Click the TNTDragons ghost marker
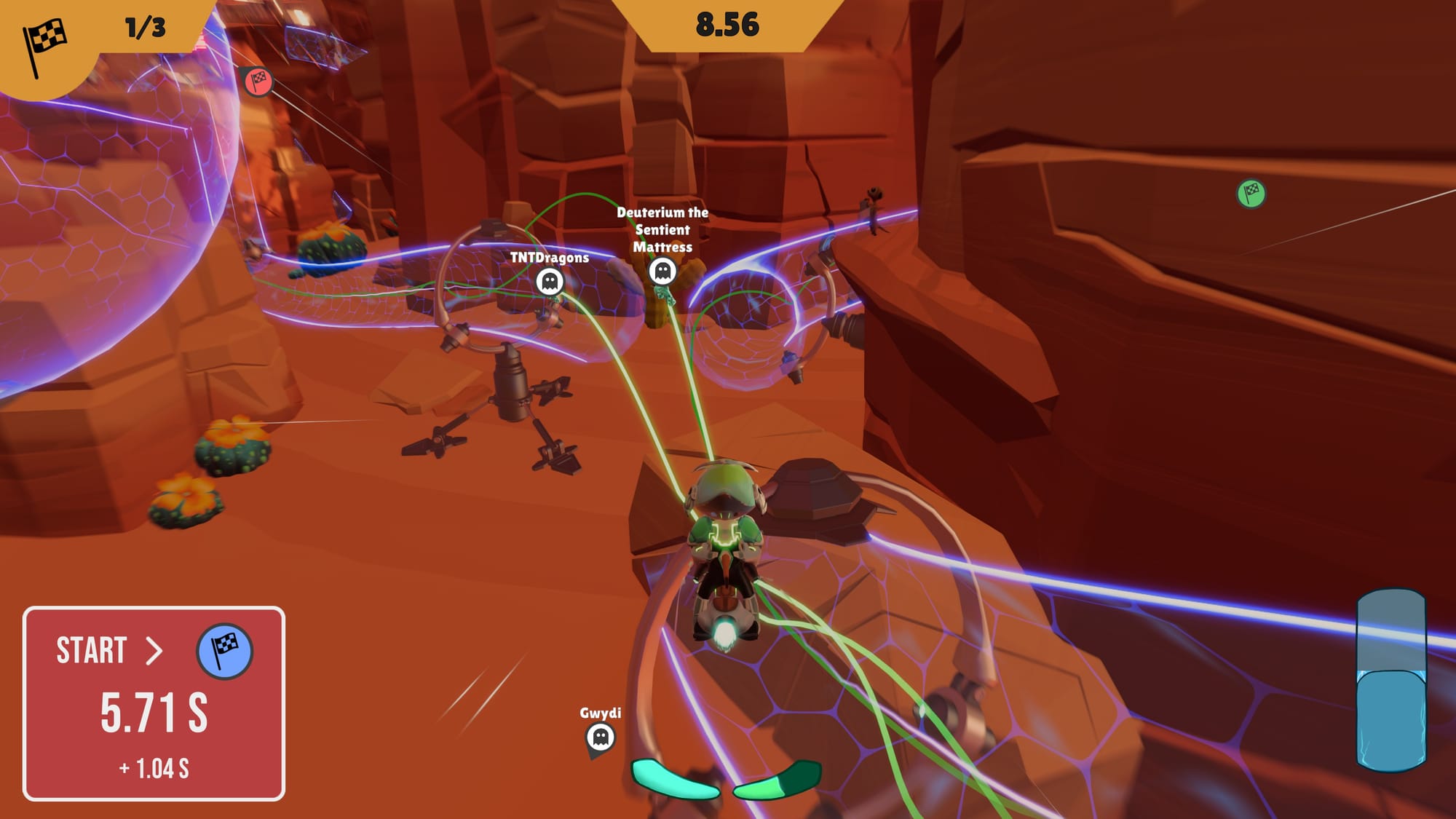 (x=550, y=281)
